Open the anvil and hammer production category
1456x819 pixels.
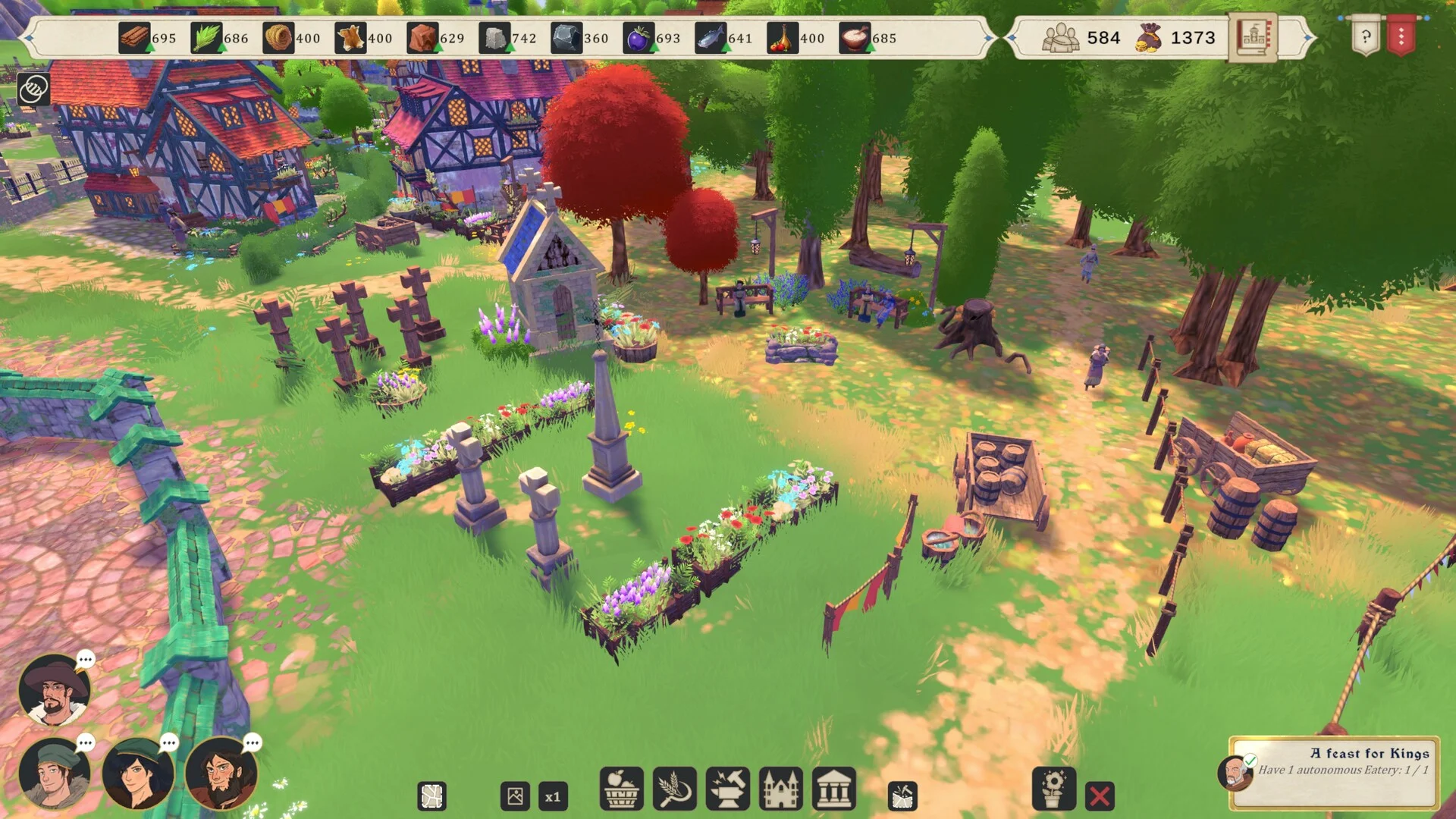pyautogui.click(x=727, y=789)
